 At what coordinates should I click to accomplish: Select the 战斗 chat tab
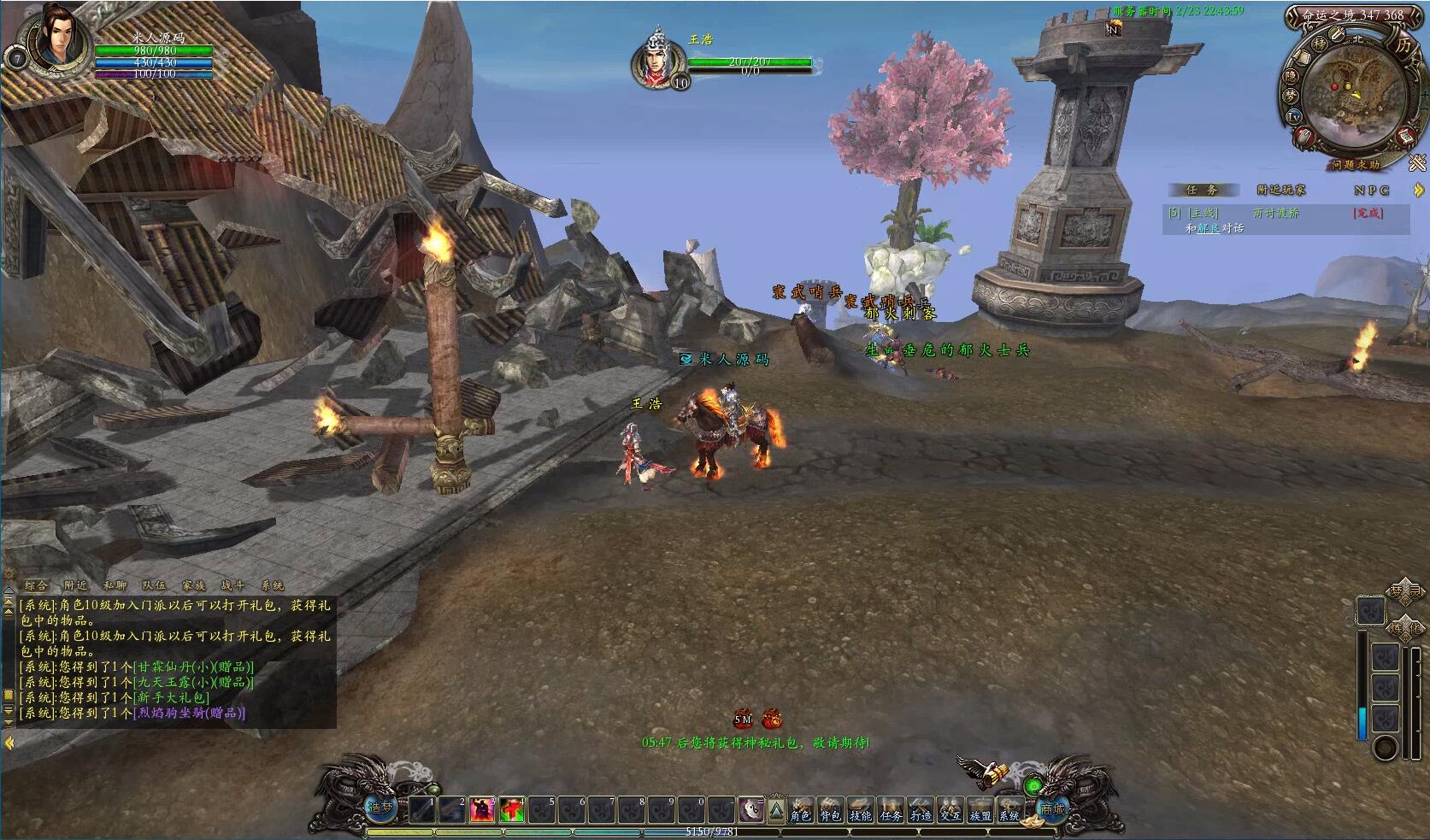tap(232, 585)
